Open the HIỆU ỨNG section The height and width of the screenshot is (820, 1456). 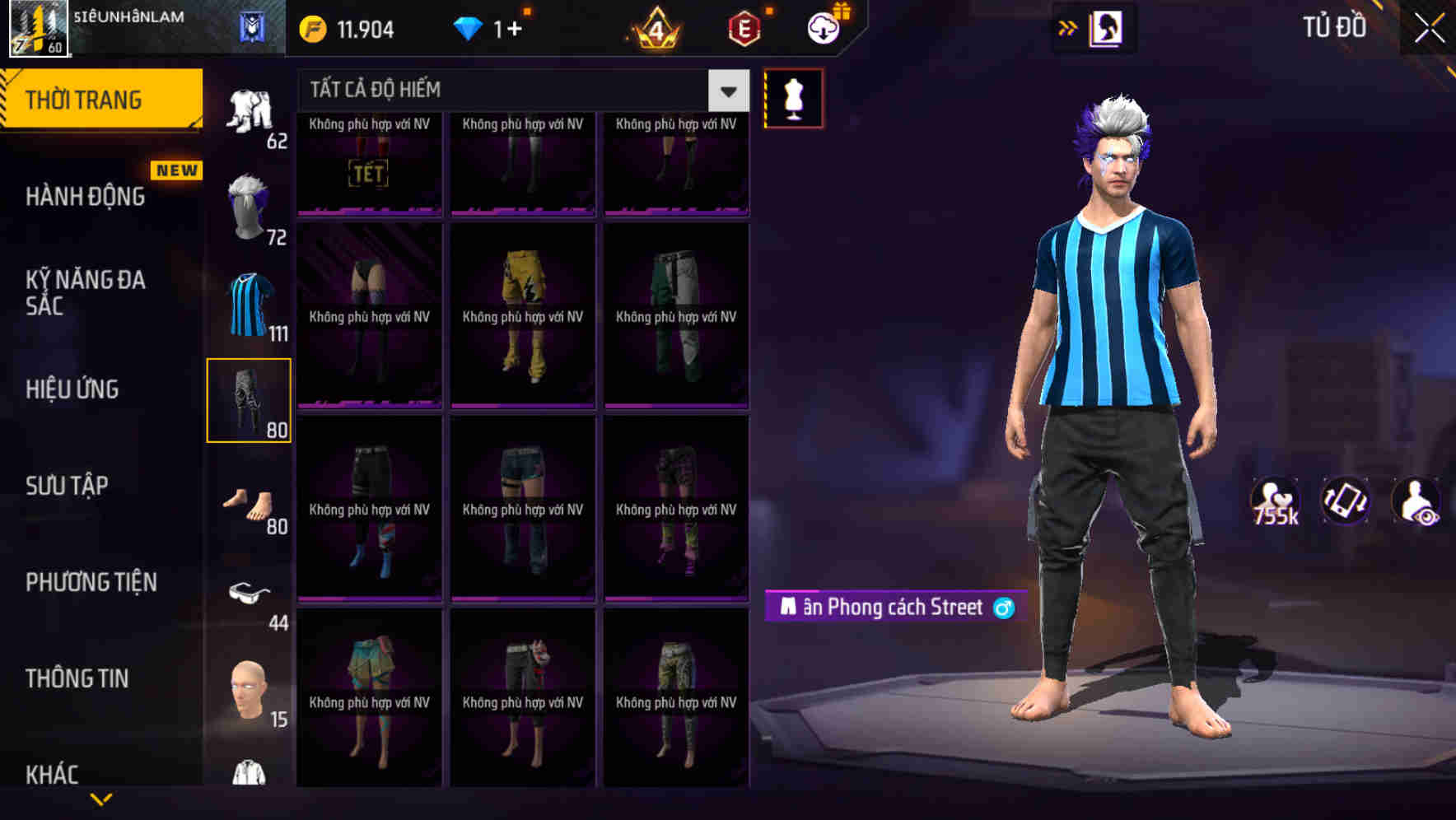tap(70, 389)
